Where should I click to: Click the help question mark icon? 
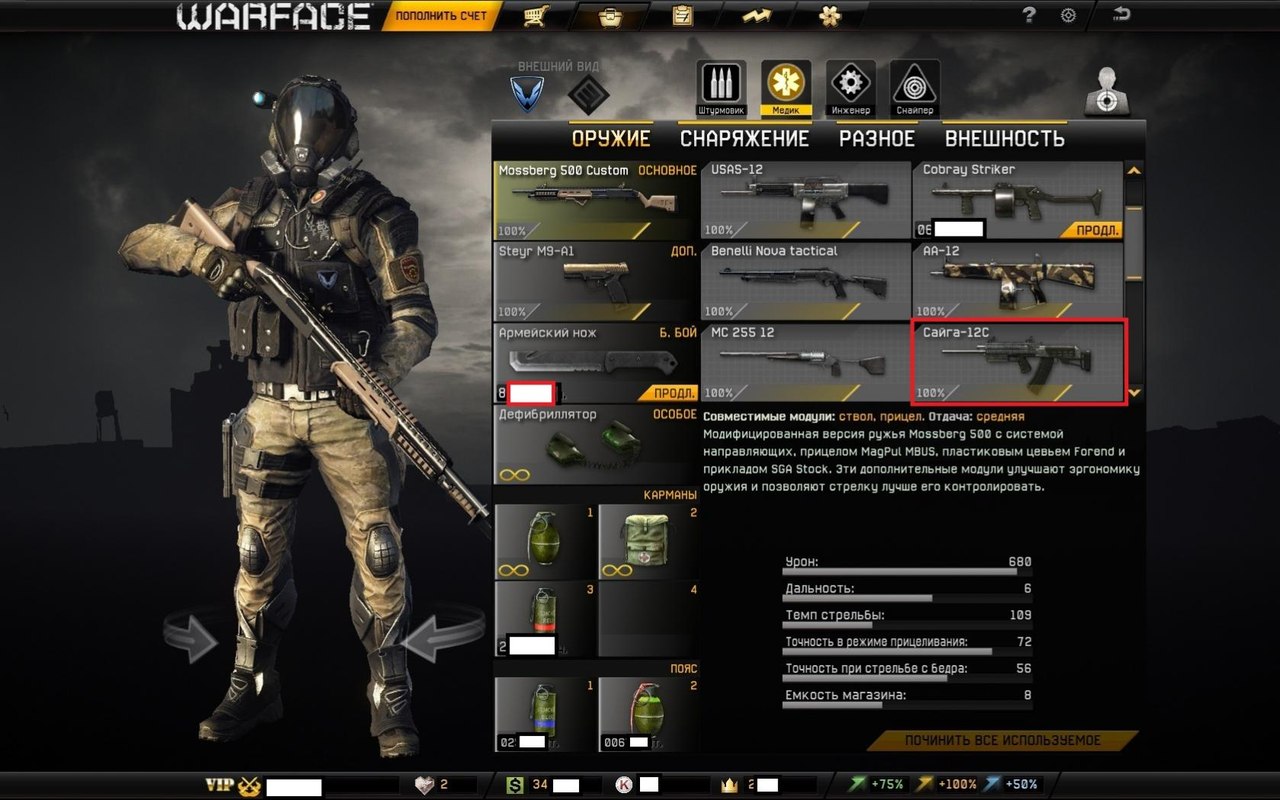tap(1028, 15)
